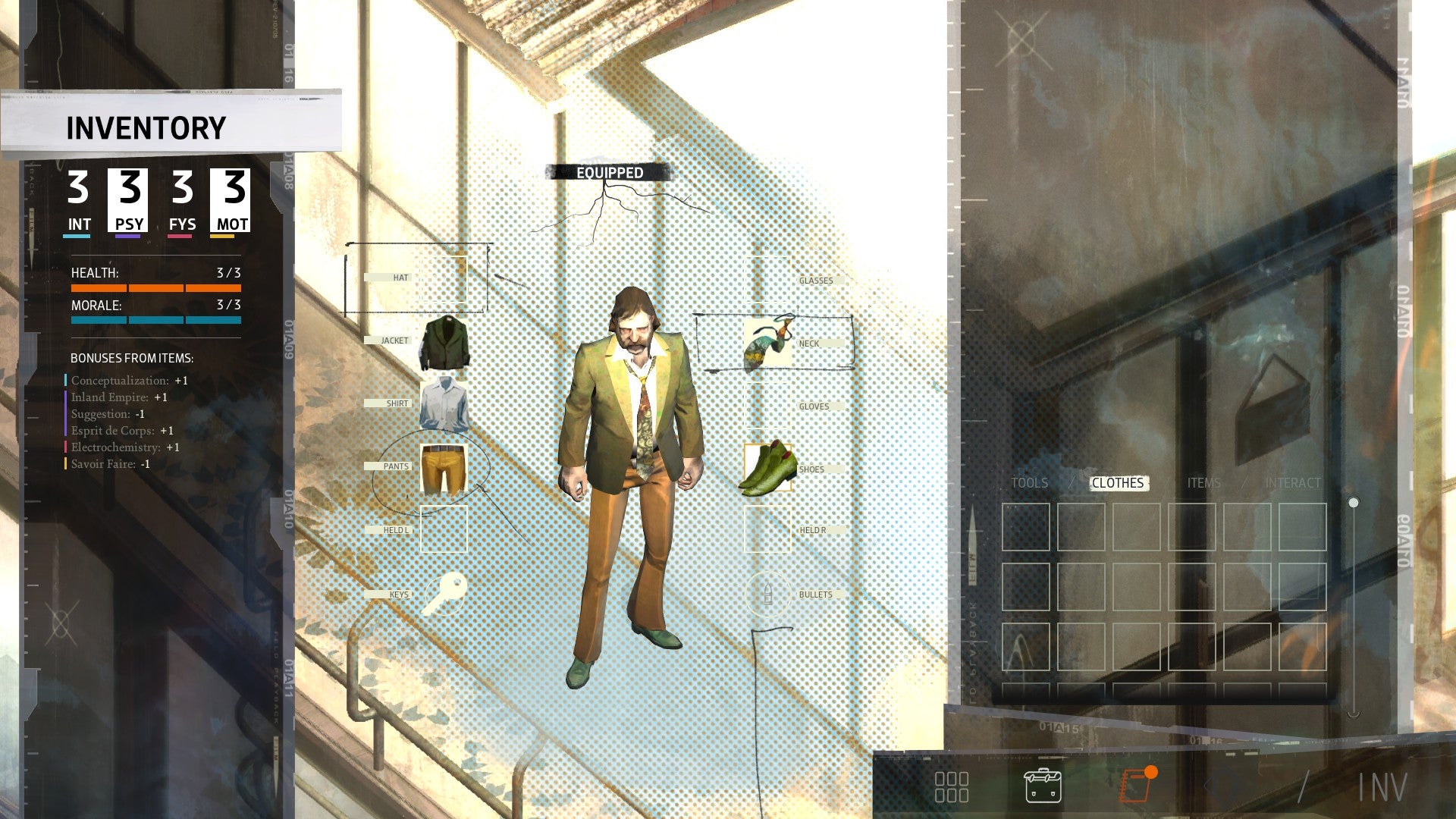Select the equipped green shoes

point(767,468)
